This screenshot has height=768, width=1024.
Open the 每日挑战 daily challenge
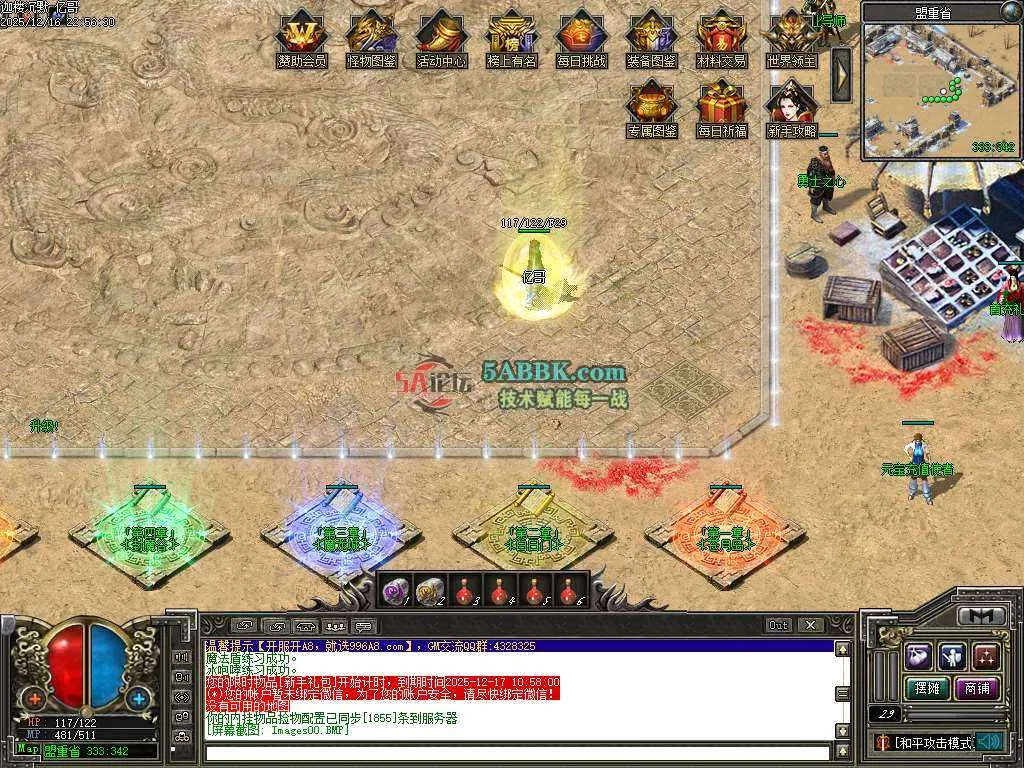point(581,36)
